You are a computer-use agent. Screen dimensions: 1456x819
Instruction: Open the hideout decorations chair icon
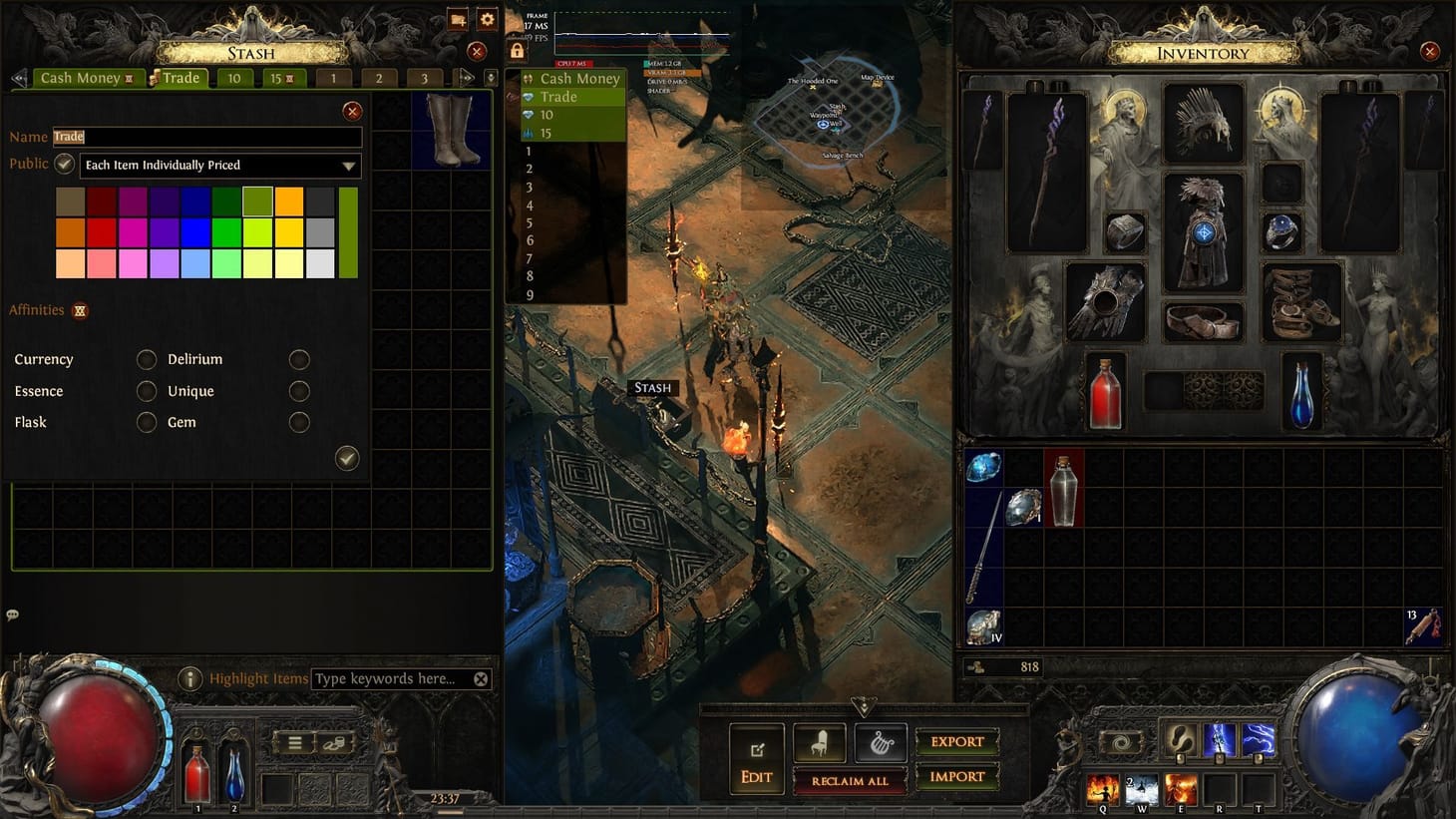point(819,740)
